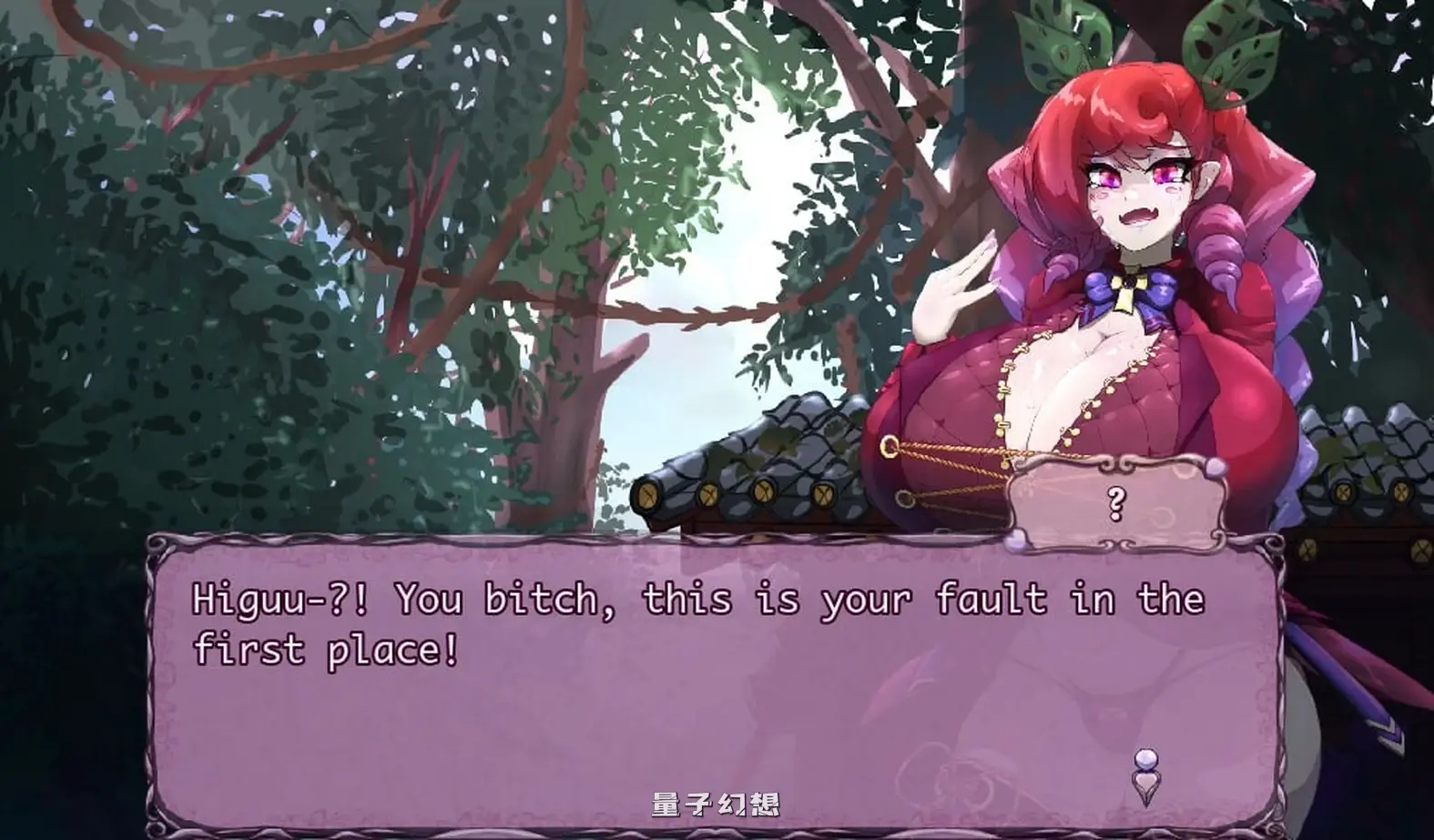
Task: Click the pearl ornament on the nameplate corner
Action: [x=1214, y=466]
